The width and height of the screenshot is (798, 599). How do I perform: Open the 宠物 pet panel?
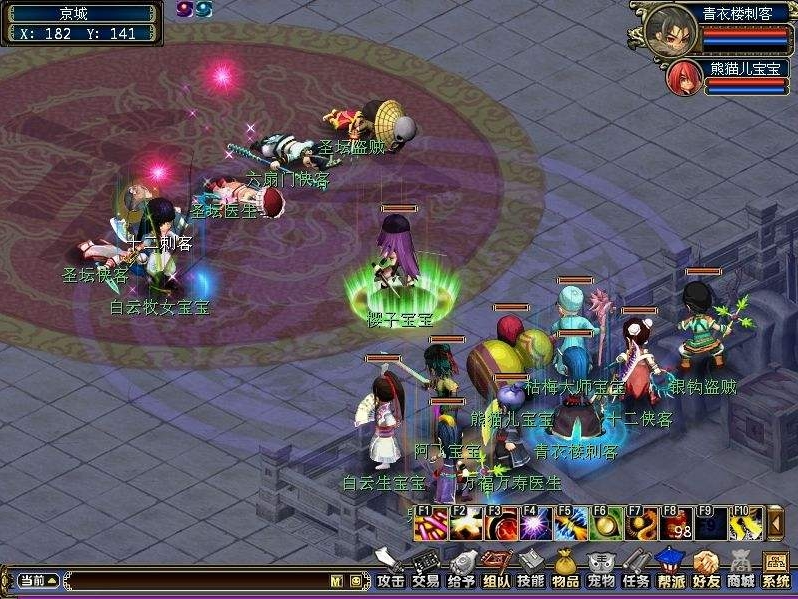point(600,570)
